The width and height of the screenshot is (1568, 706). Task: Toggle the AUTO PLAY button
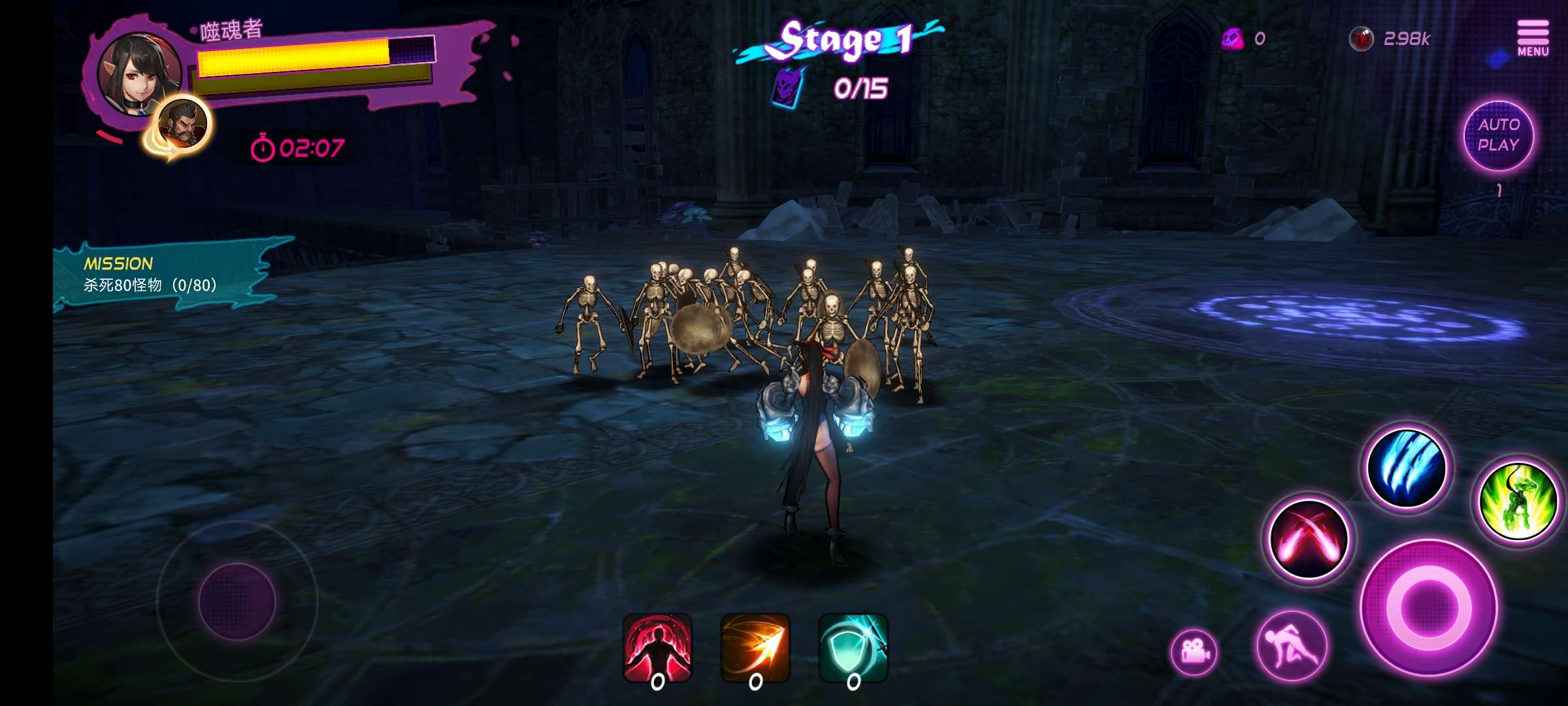[x=1498, y=135]
